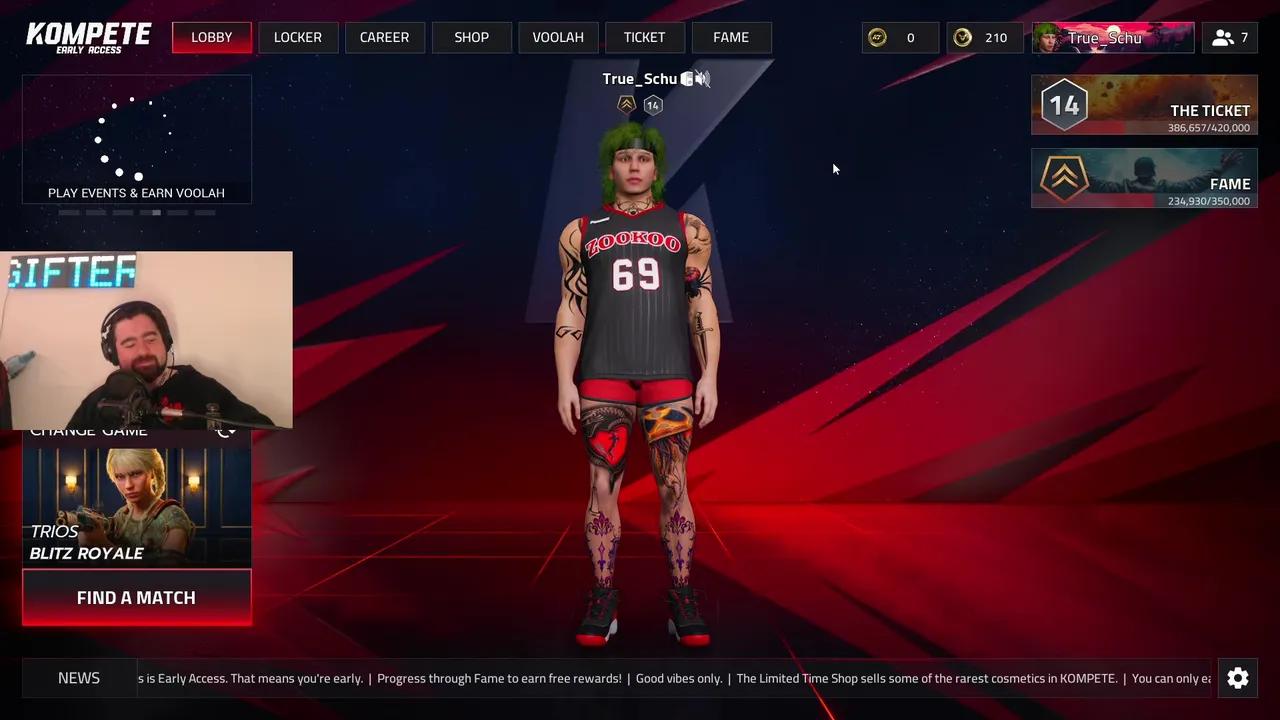
Task: Select the Fame chevron badge under True_Schu
Action: pyautogui.click(x=626, y=104)
